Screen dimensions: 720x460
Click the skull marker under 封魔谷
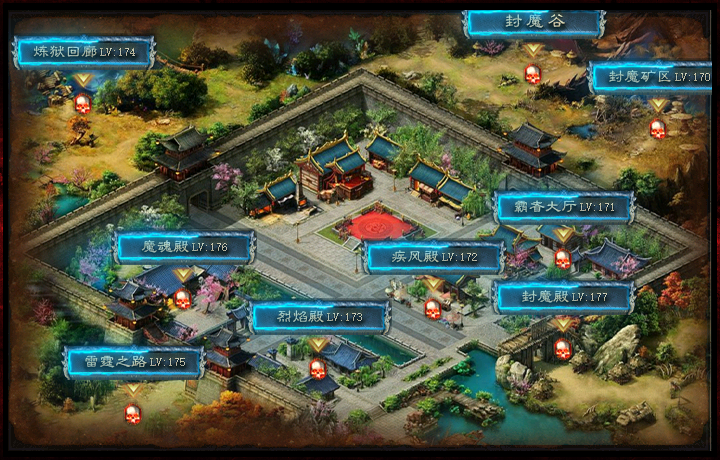click(533, 74)
